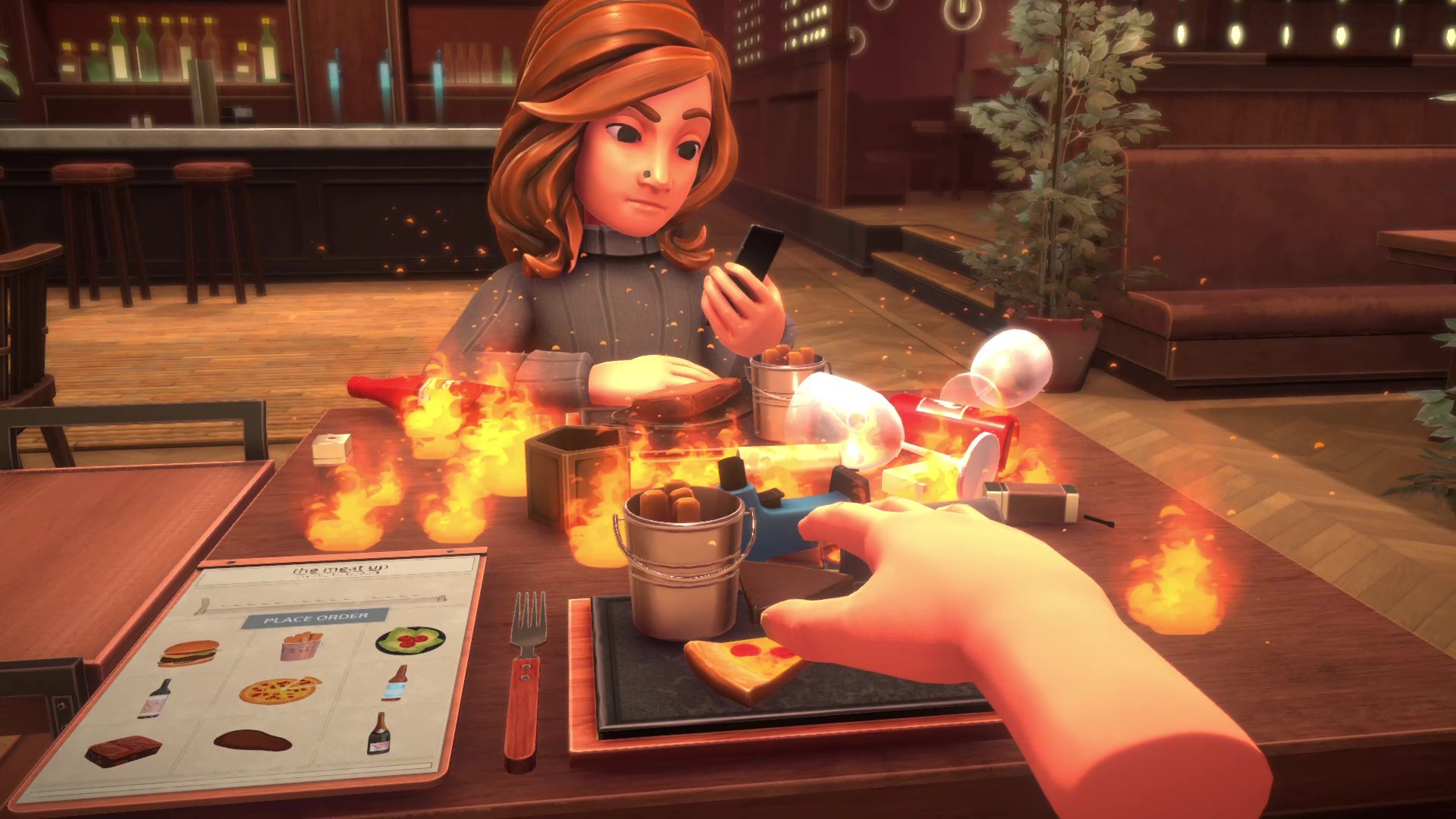Click the hot sauce bottle menu icon
This screenshot has height=819, width=1456.
pos(395,685)
